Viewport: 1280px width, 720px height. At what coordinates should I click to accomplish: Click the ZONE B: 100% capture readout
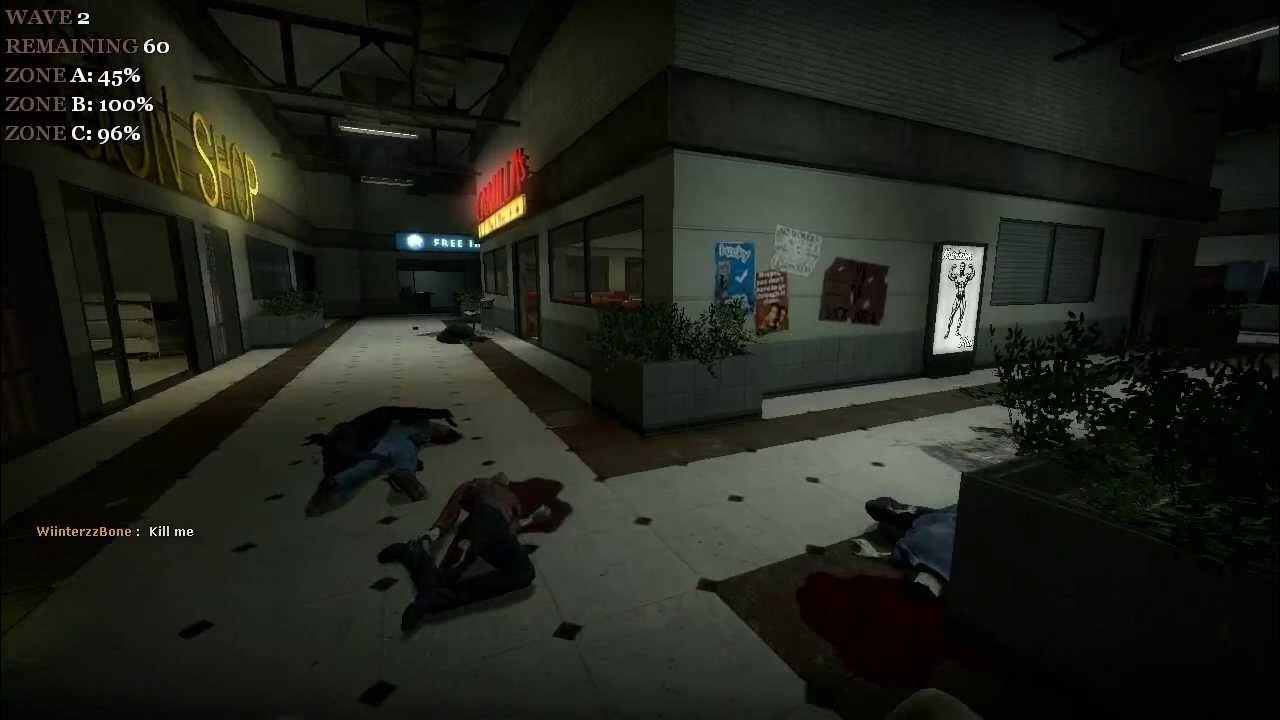(x=79, y=103)
